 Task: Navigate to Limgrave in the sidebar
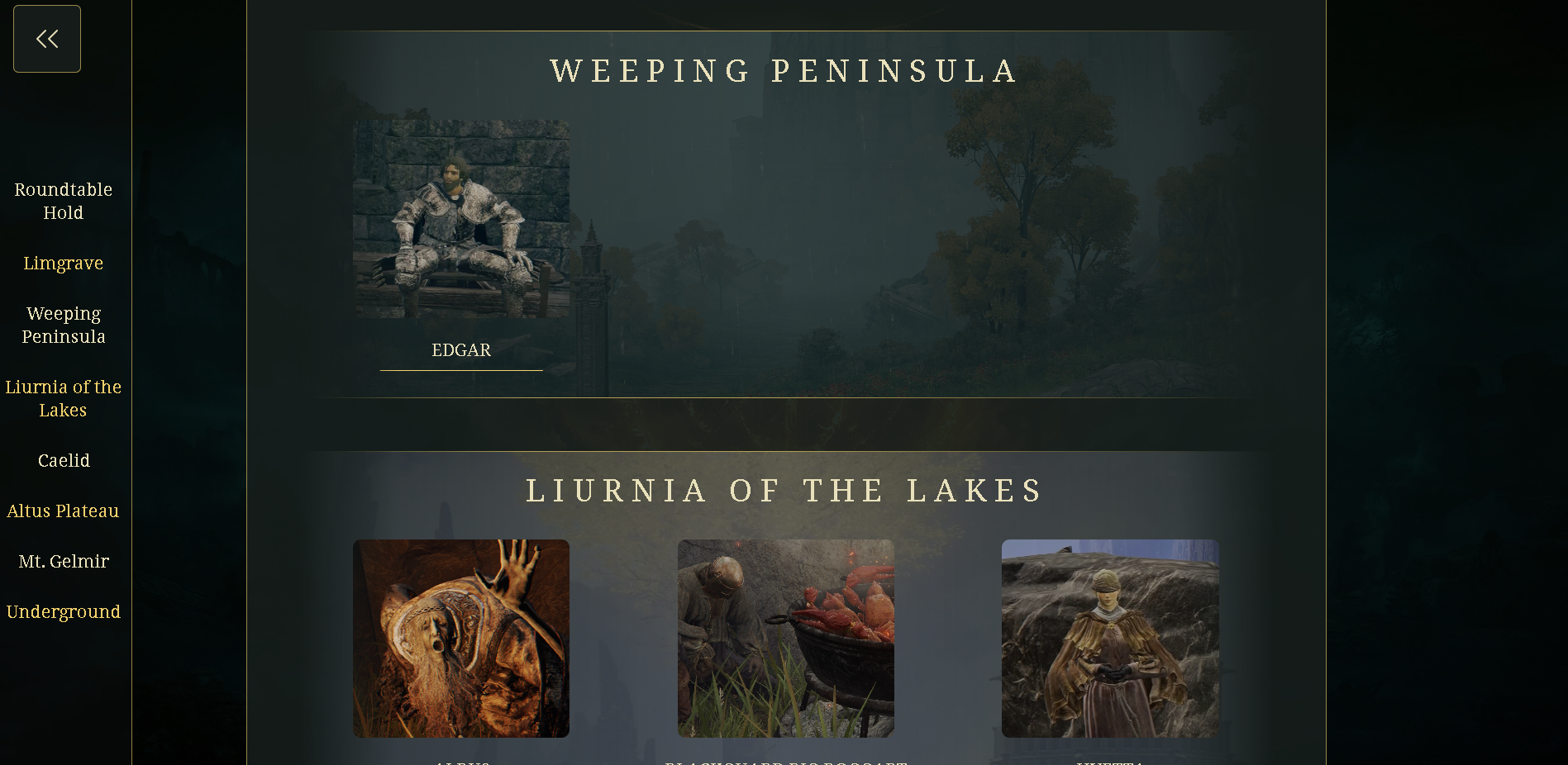(63, 263)
